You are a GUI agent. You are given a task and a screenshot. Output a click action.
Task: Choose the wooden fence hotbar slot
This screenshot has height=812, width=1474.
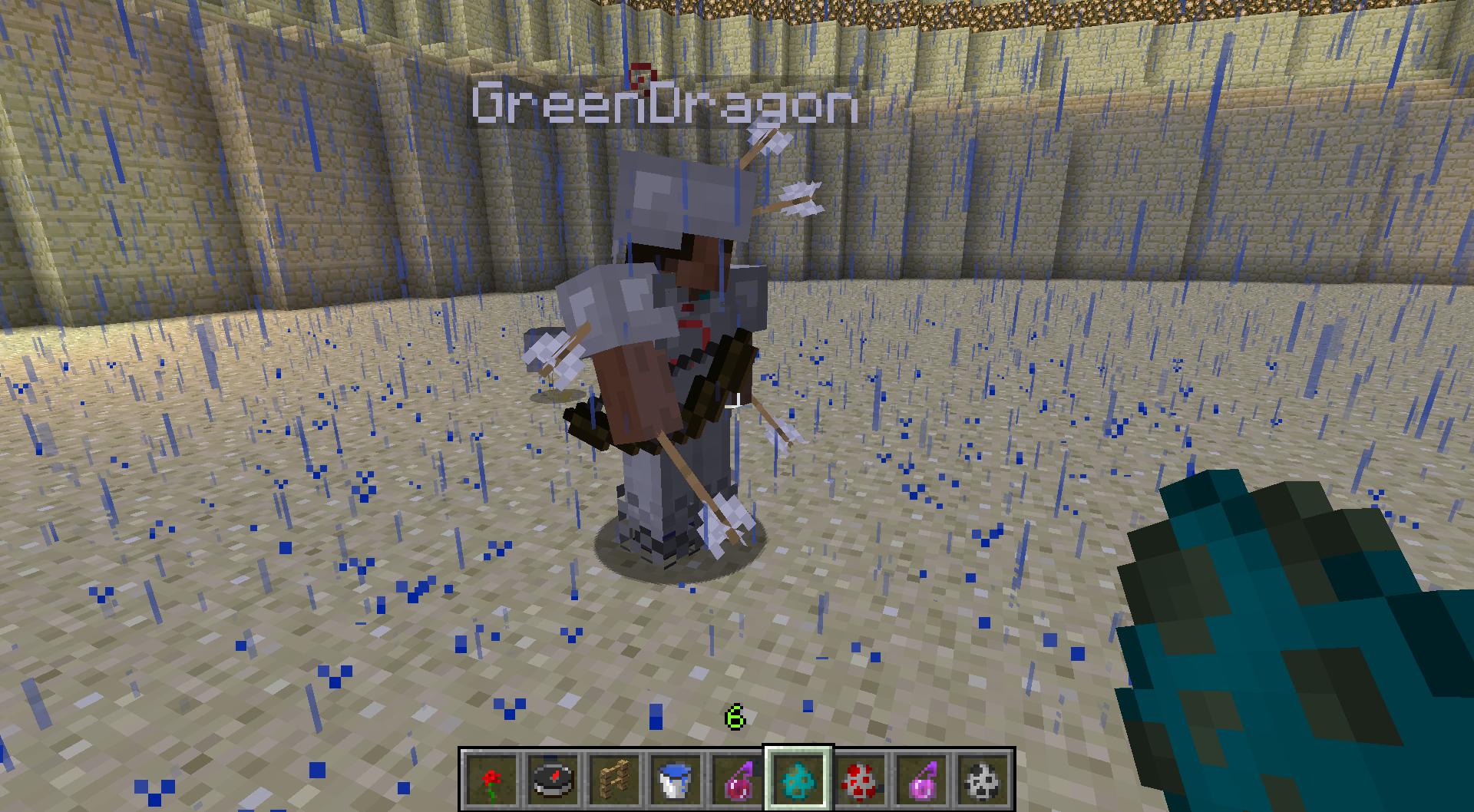click(x=614, y=780)
